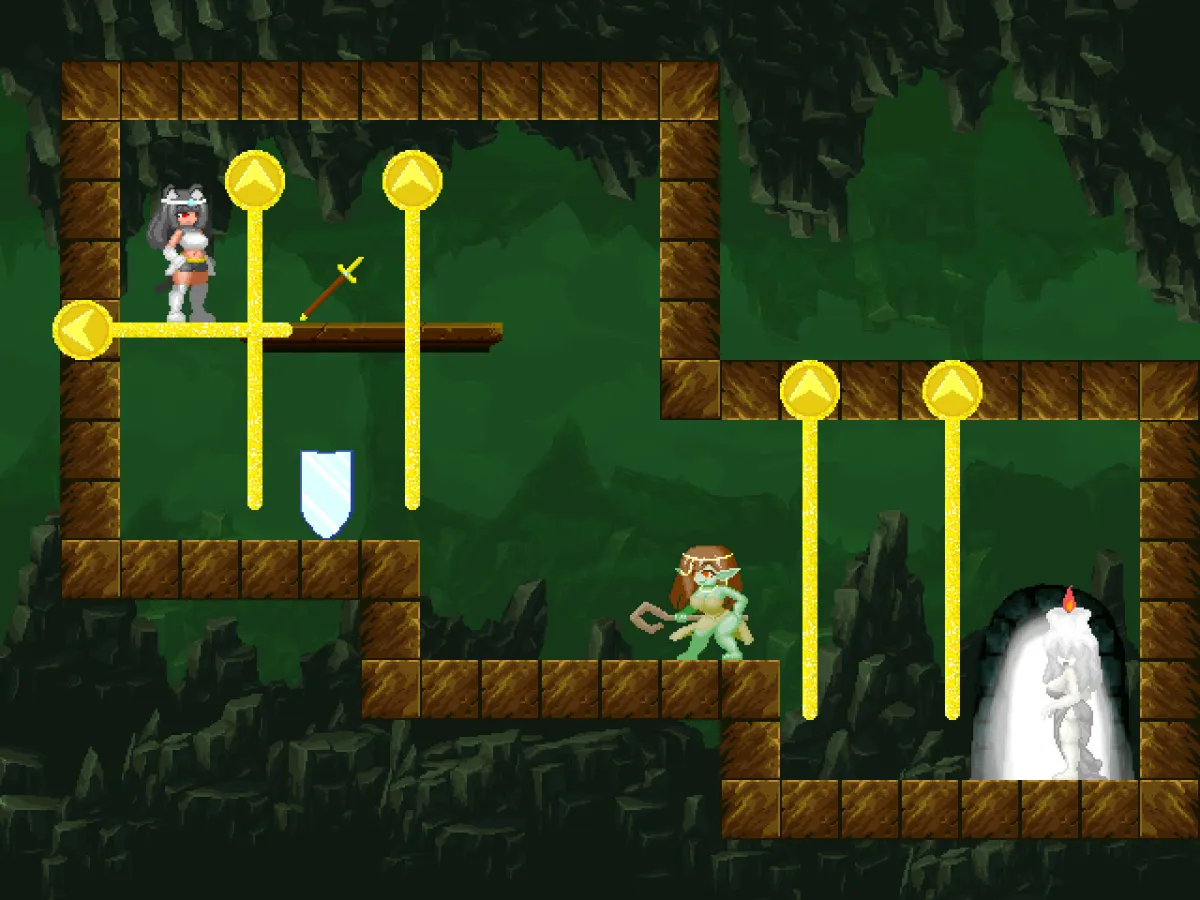The height and width of the screenshot is (900, 1200).
Task: Select the pin handle above the wooden plank's end
Action: (x=412, y=180)
